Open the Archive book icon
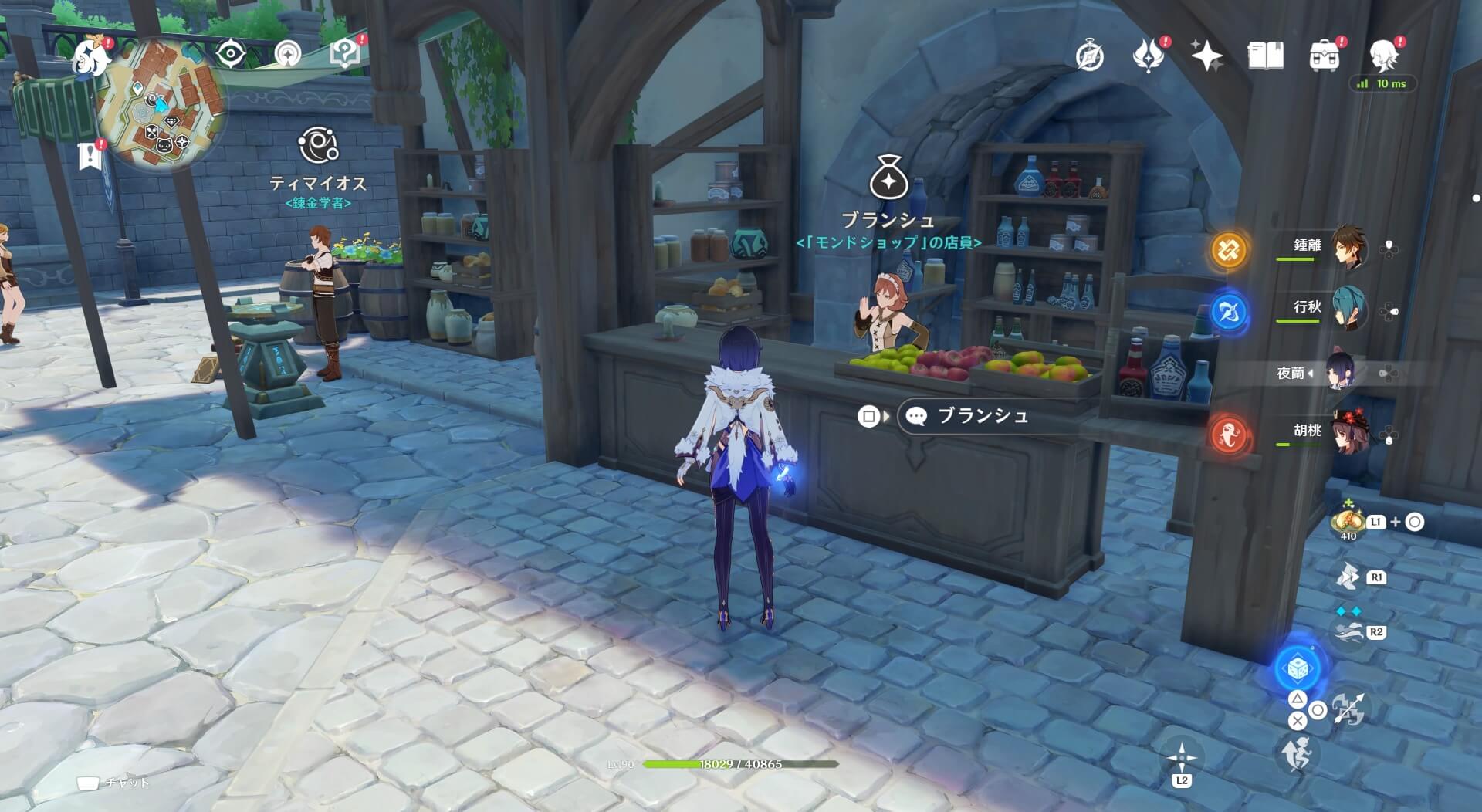The height and width of the screenshot is (812, 1482). point(1266,56)
